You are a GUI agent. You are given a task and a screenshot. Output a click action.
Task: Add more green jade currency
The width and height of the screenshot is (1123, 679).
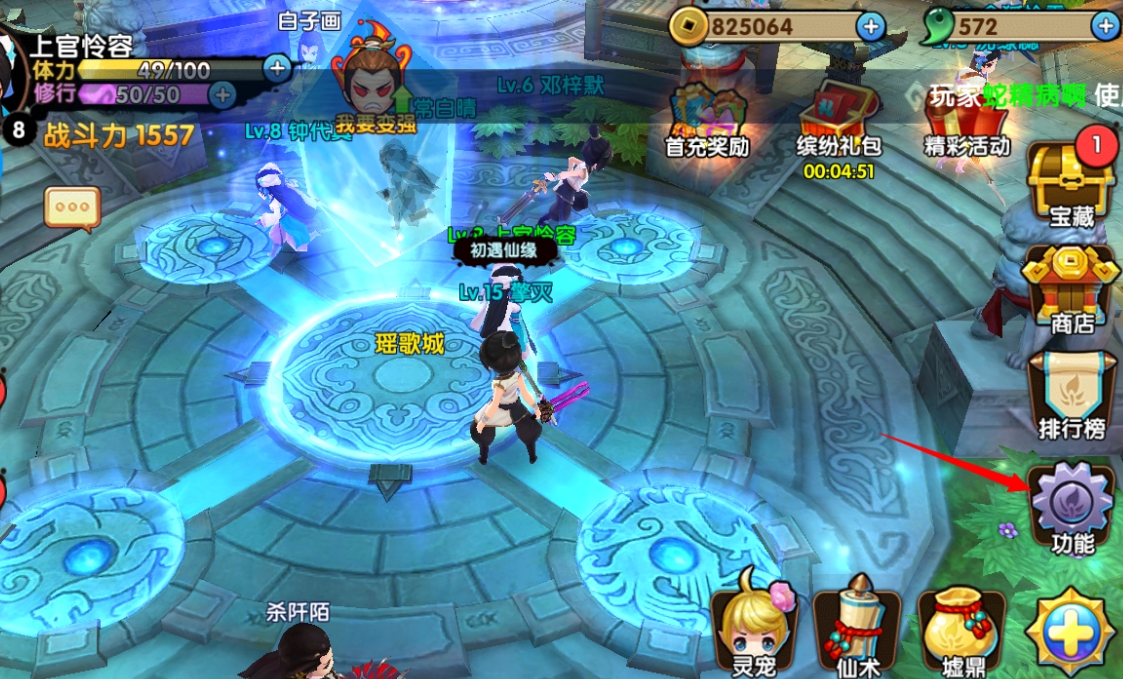[1105, 27]
